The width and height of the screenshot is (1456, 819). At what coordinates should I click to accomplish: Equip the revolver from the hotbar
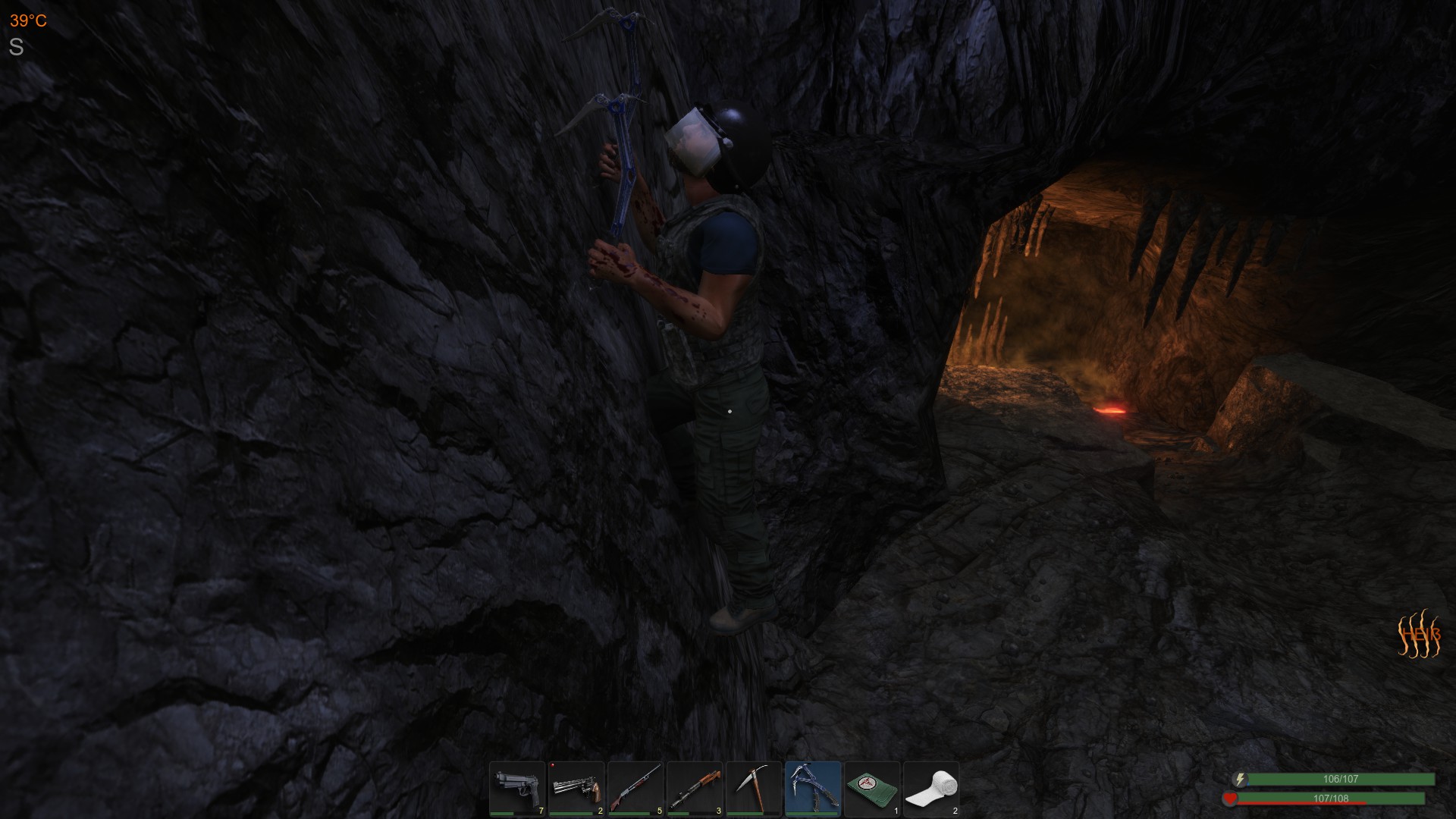point(577,789)
